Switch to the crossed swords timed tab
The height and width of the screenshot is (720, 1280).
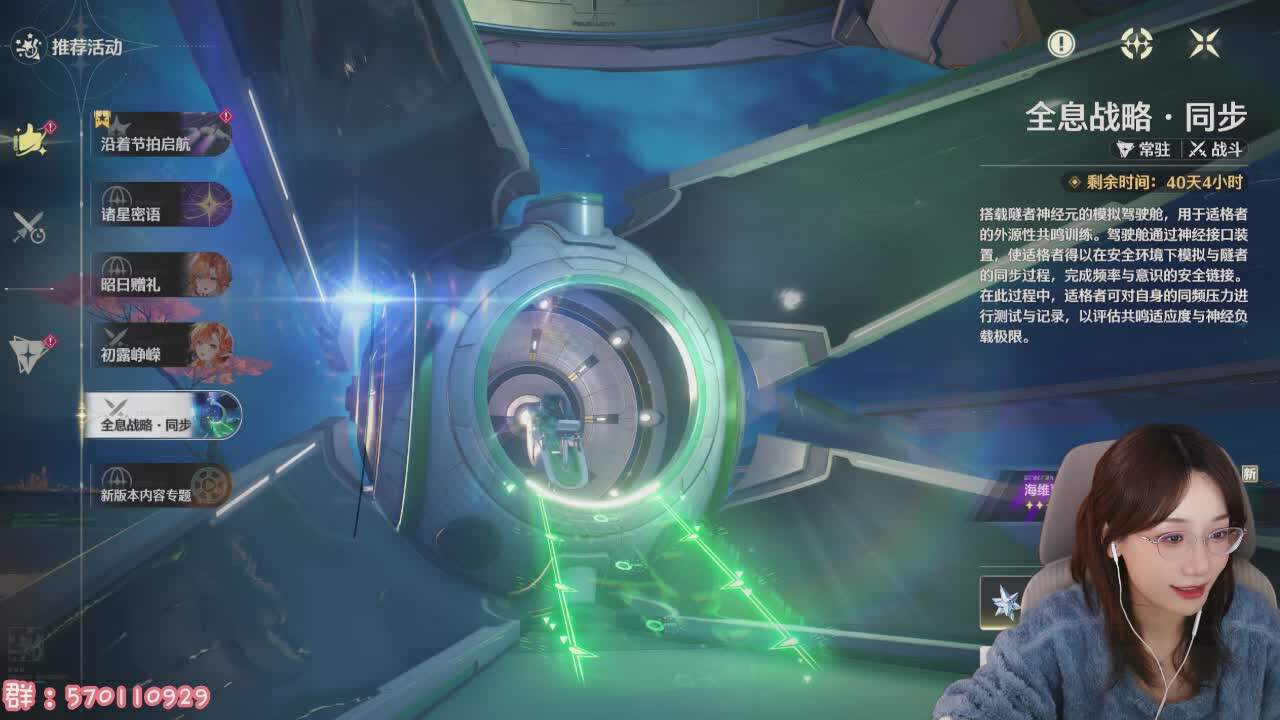(29, 228)
